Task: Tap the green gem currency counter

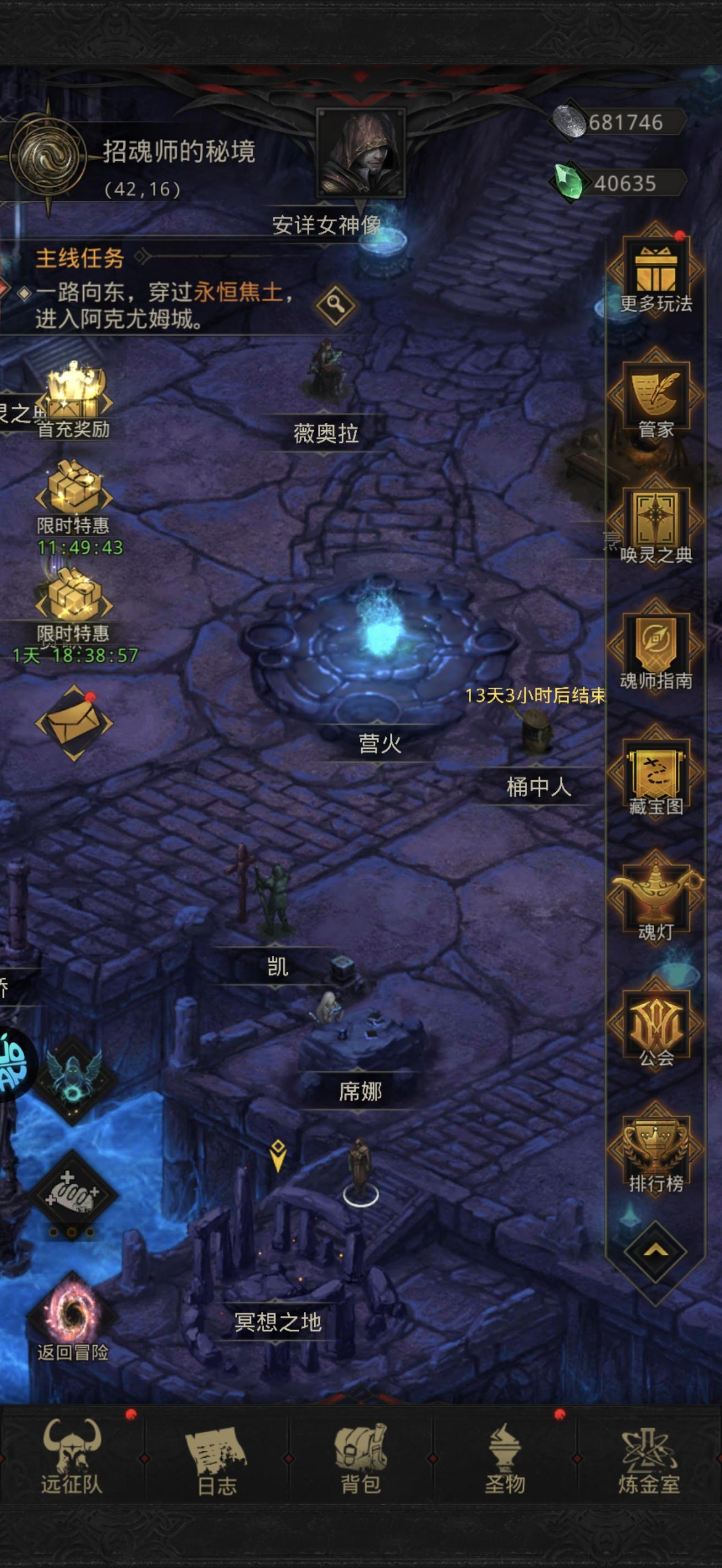Action: click(602, 181)
